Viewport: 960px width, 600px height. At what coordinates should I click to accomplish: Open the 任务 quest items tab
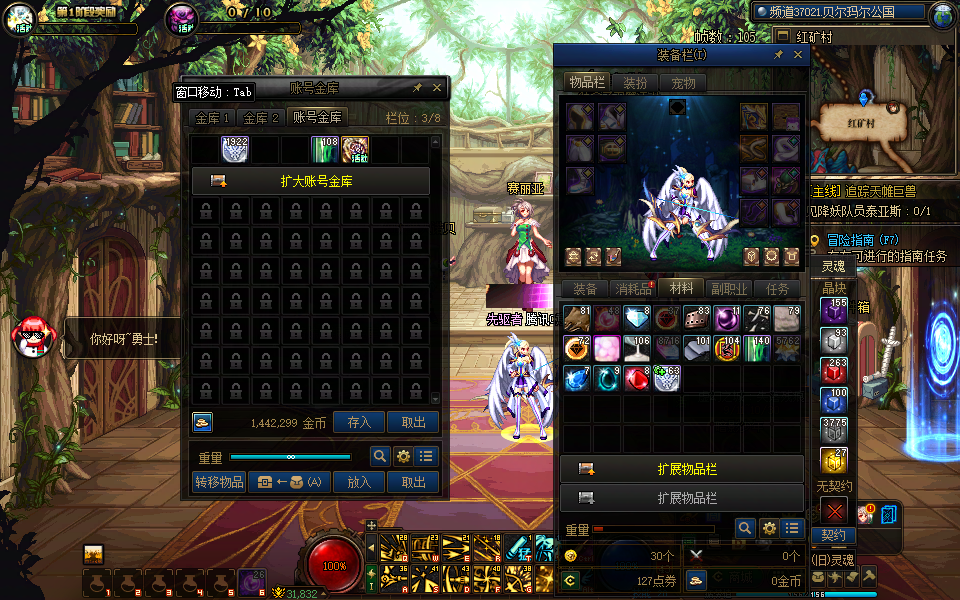[777, 289]
